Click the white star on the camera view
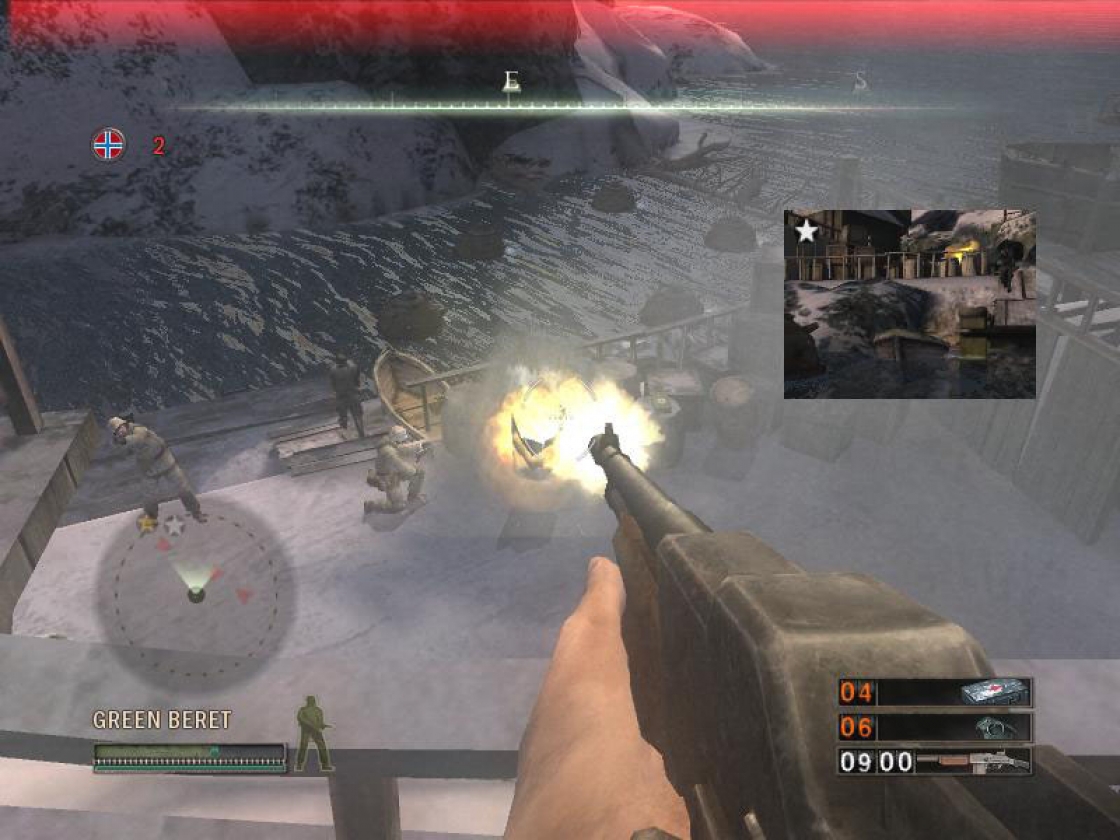Image resolution: width=1120 pixels, height=840 pixels. click(x=806, y=232)
